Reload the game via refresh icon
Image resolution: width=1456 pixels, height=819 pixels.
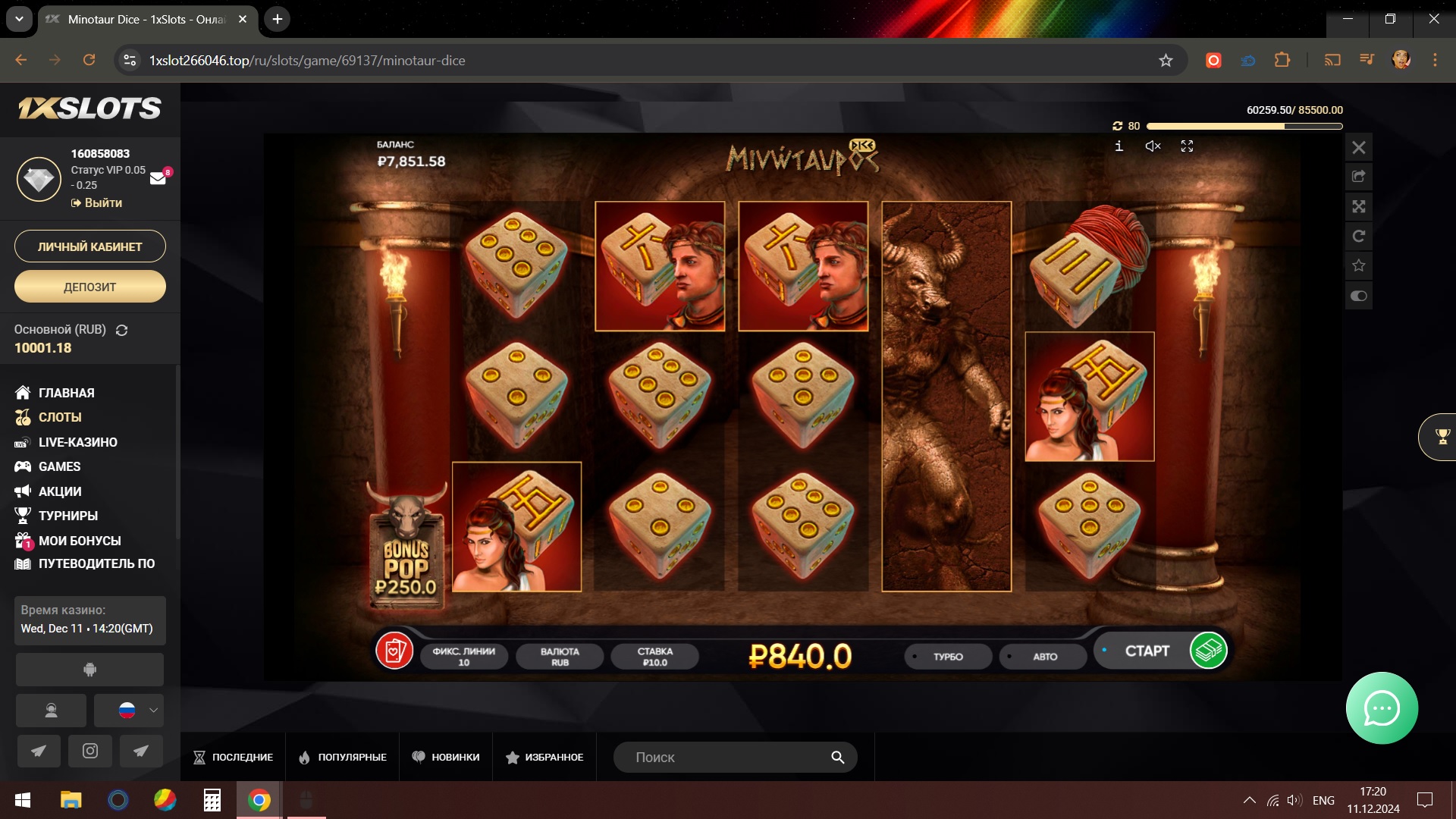[1358, 236]
